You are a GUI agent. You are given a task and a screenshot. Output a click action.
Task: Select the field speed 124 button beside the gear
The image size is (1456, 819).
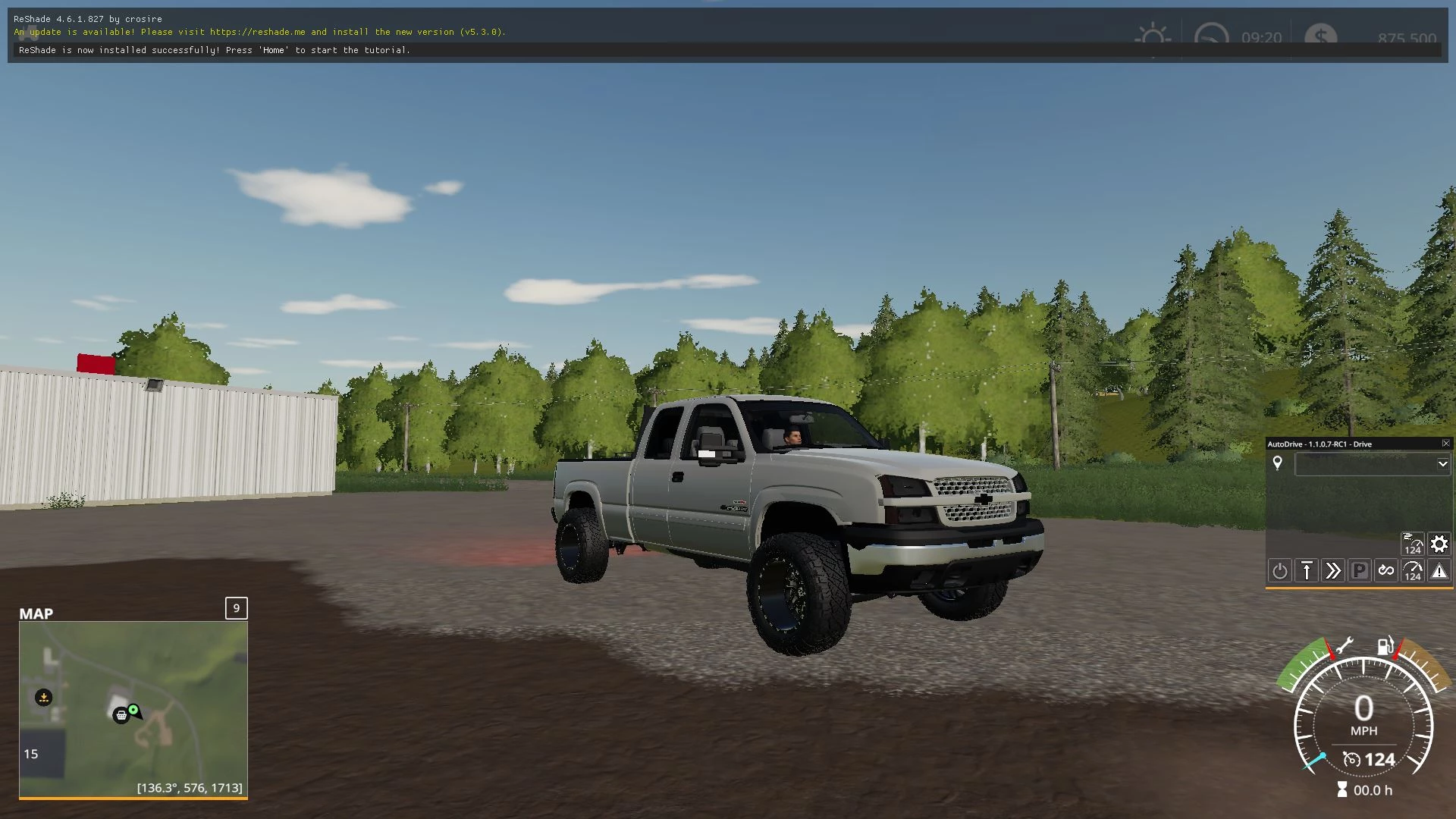(1412, 544)
